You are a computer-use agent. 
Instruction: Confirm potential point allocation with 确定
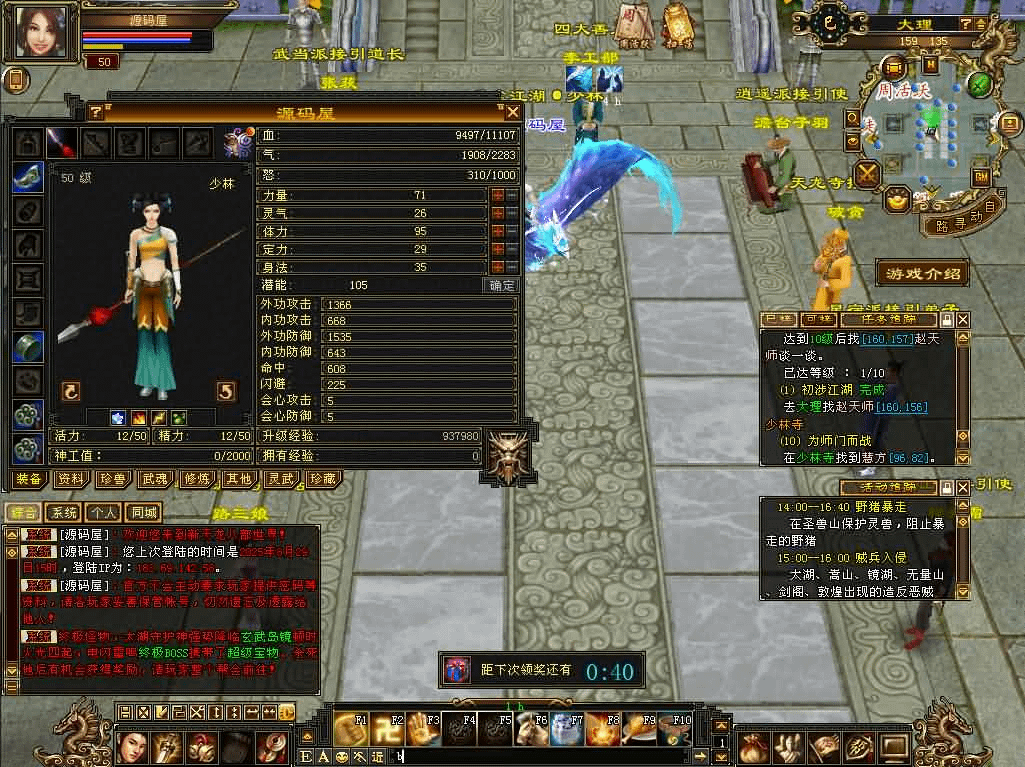tap(501, 285)
